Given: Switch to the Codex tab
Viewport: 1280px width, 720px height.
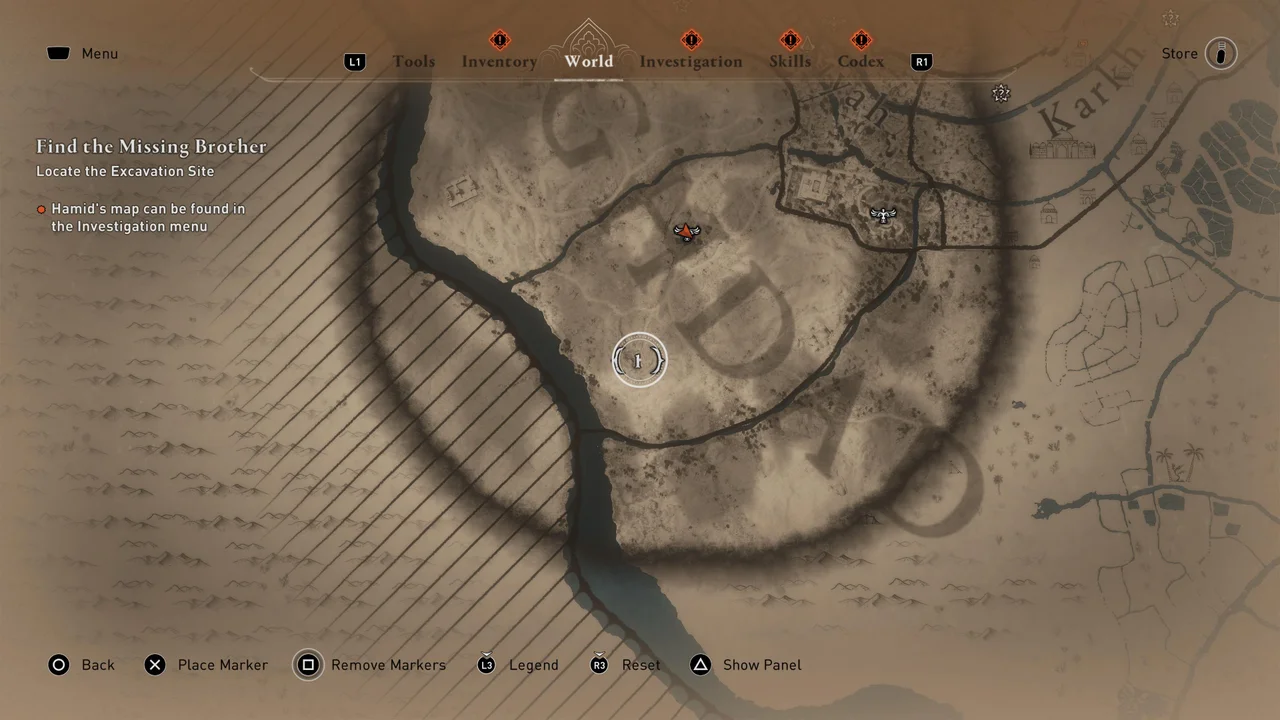Looking at the screenshot, I should [x=860, y=62].
